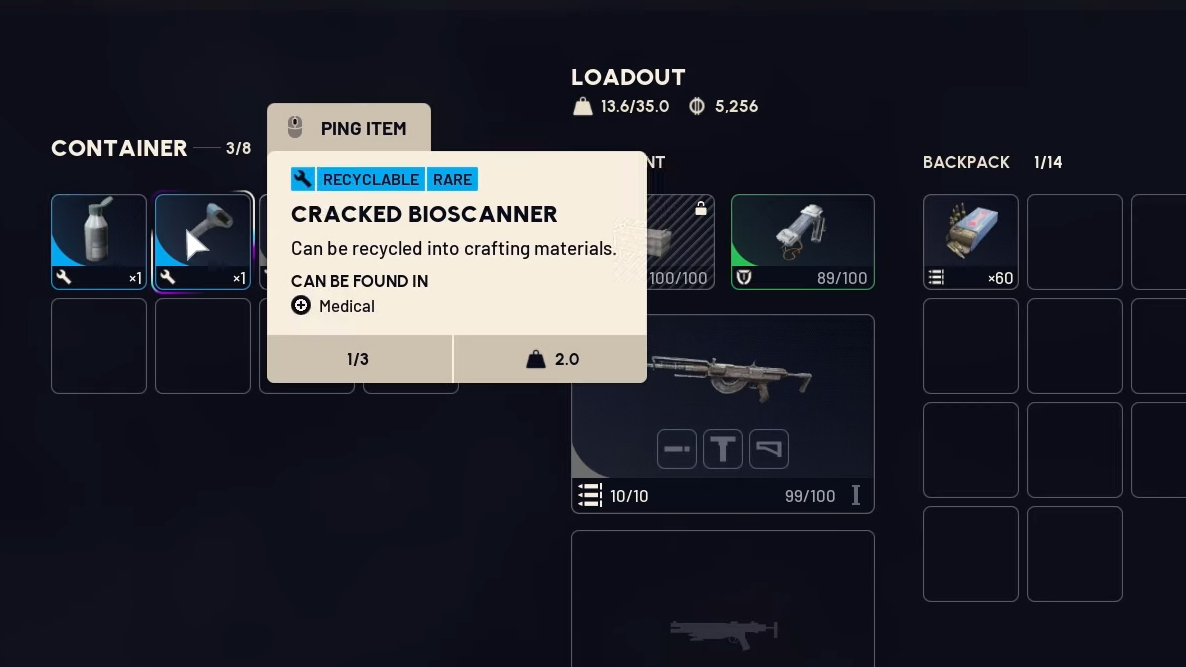The width and height of the screenshot is (1186, 667).
Task: Click the locked augment slot showing 100/100
Action: point(680,241)
